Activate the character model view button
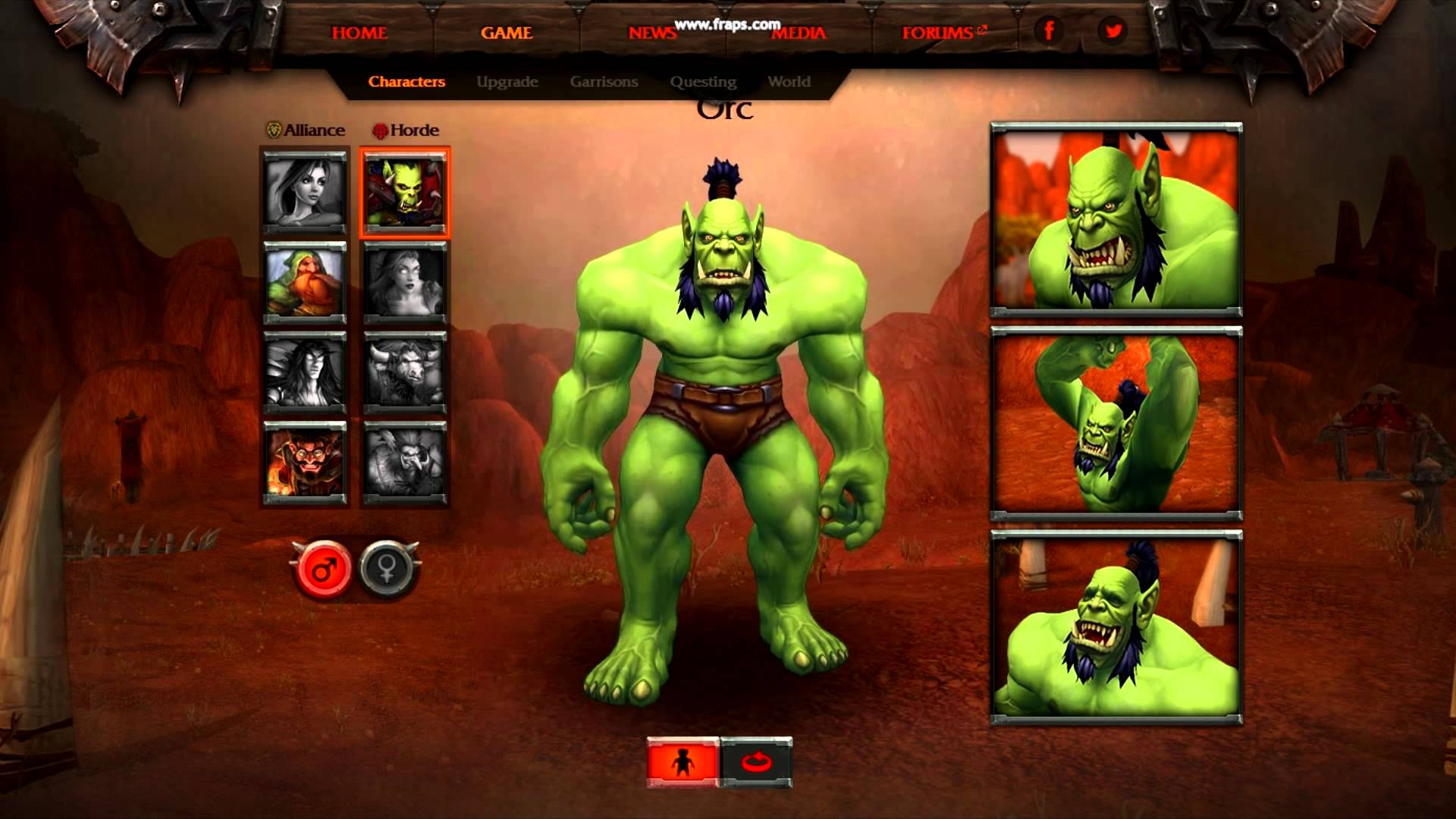Viewport: 1456px width, 819px height. [x=682, y=762]
